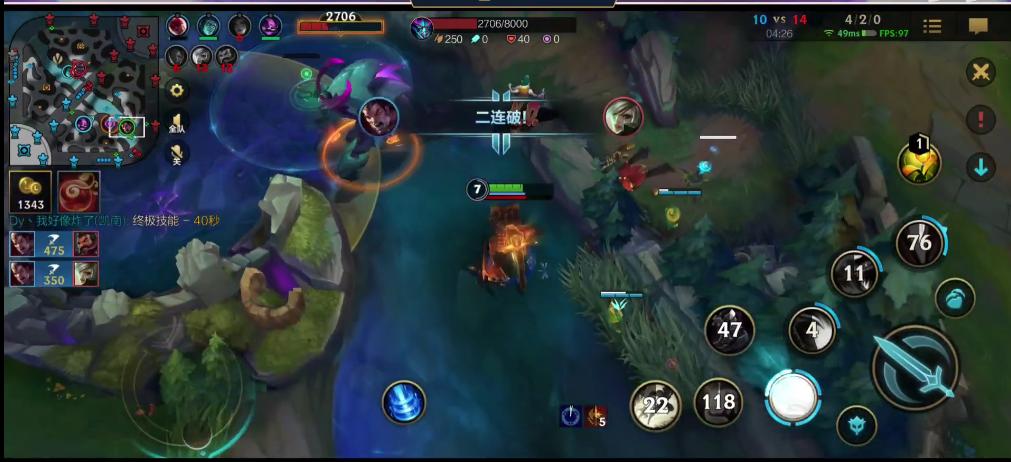
Task: Select the ability on 47 second cooldown
Action: click(730, 330)
